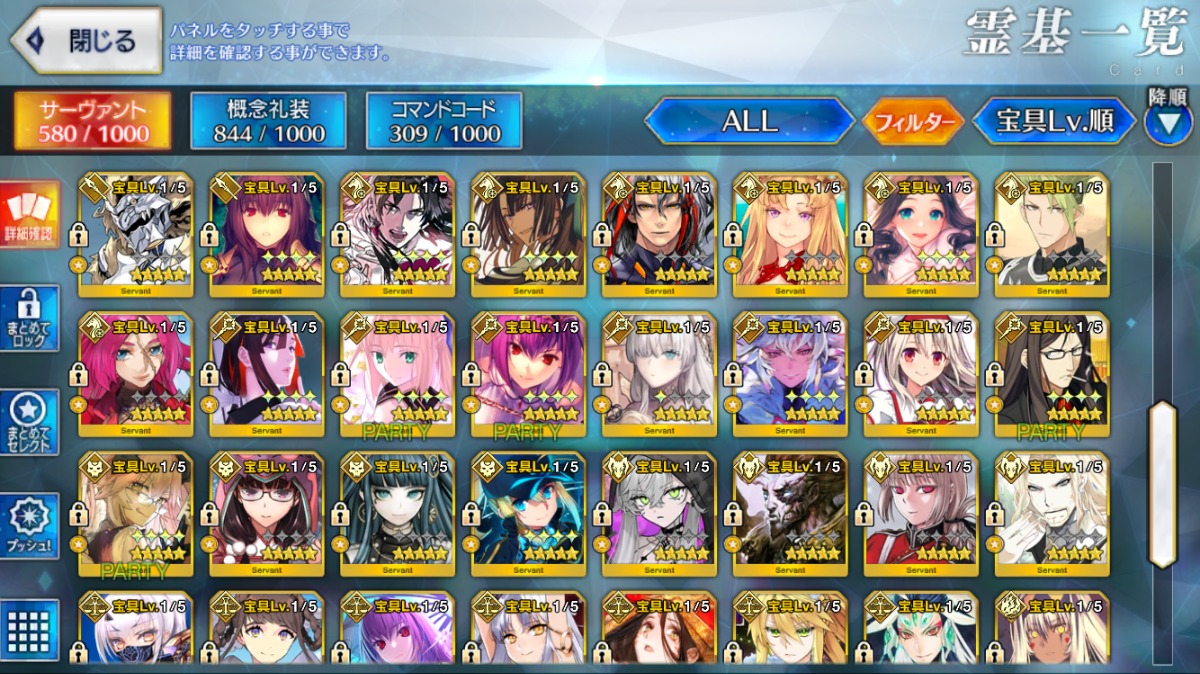Activate the 詳細確認 card button
This screenshot has height=674, width=1200.
tap(29, 215)
